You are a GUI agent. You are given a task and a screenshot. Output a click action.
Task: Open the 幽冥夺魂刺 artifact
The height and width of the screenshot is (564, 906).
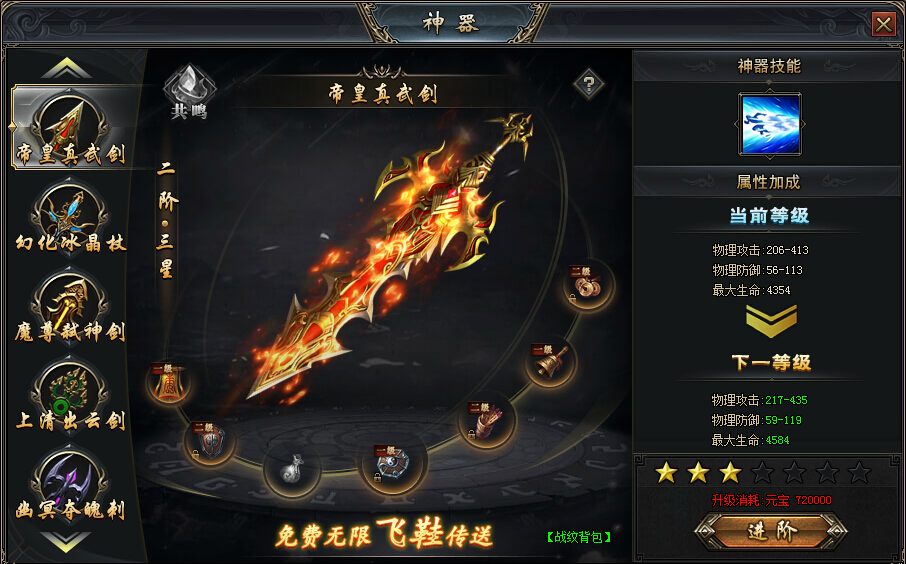[69, 482]
